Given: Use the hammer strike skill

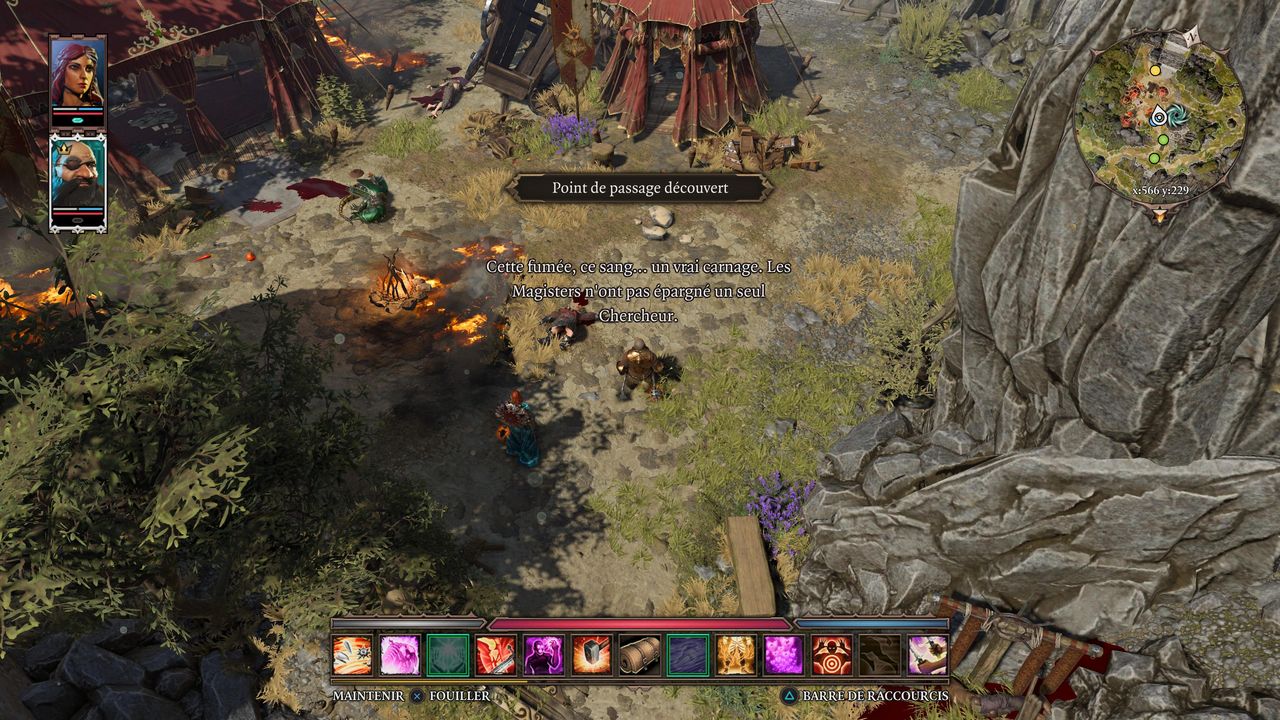Looking at the screenshot, I should 592,655.
